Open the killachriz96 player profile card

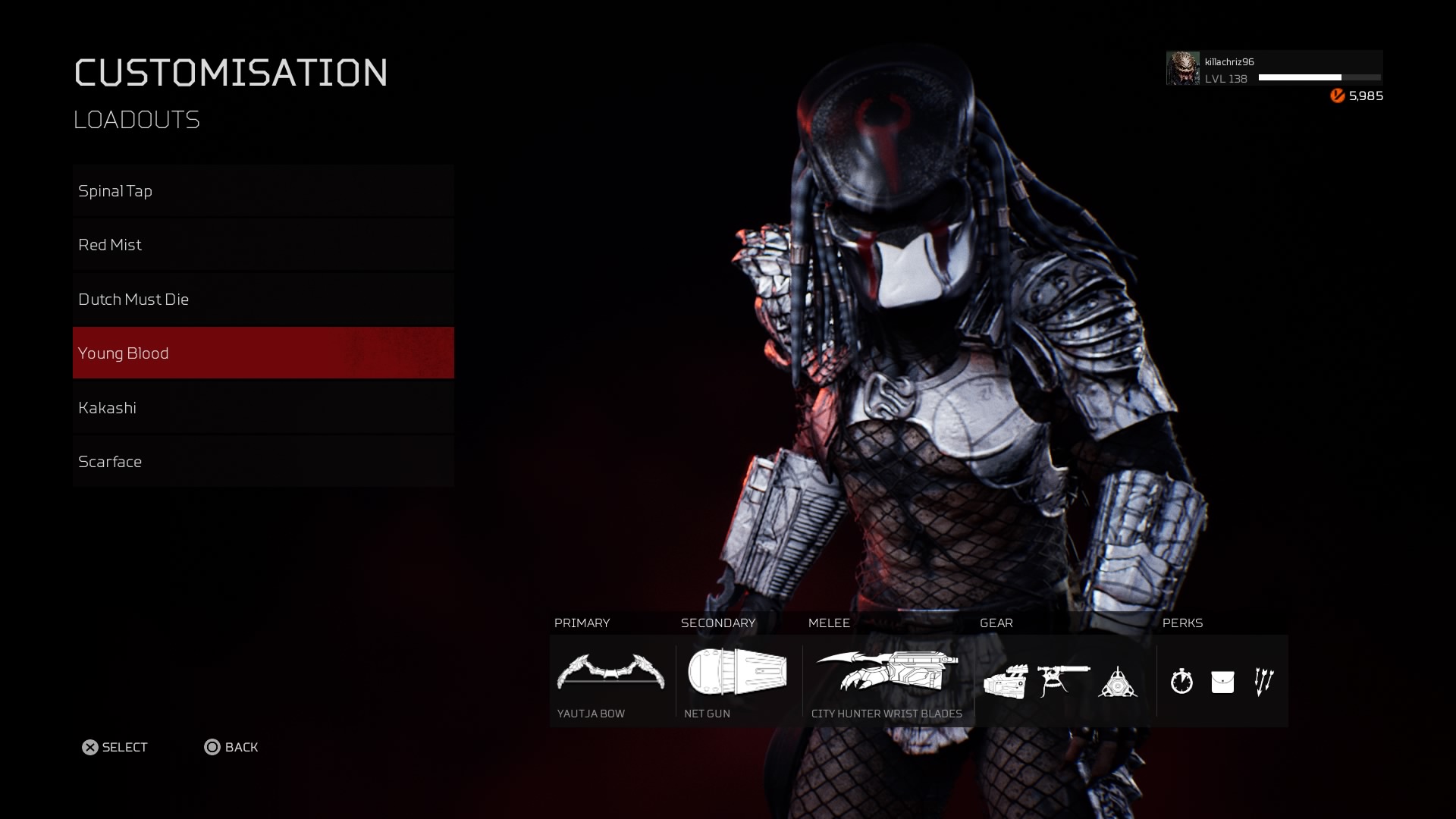point(1274,69)
